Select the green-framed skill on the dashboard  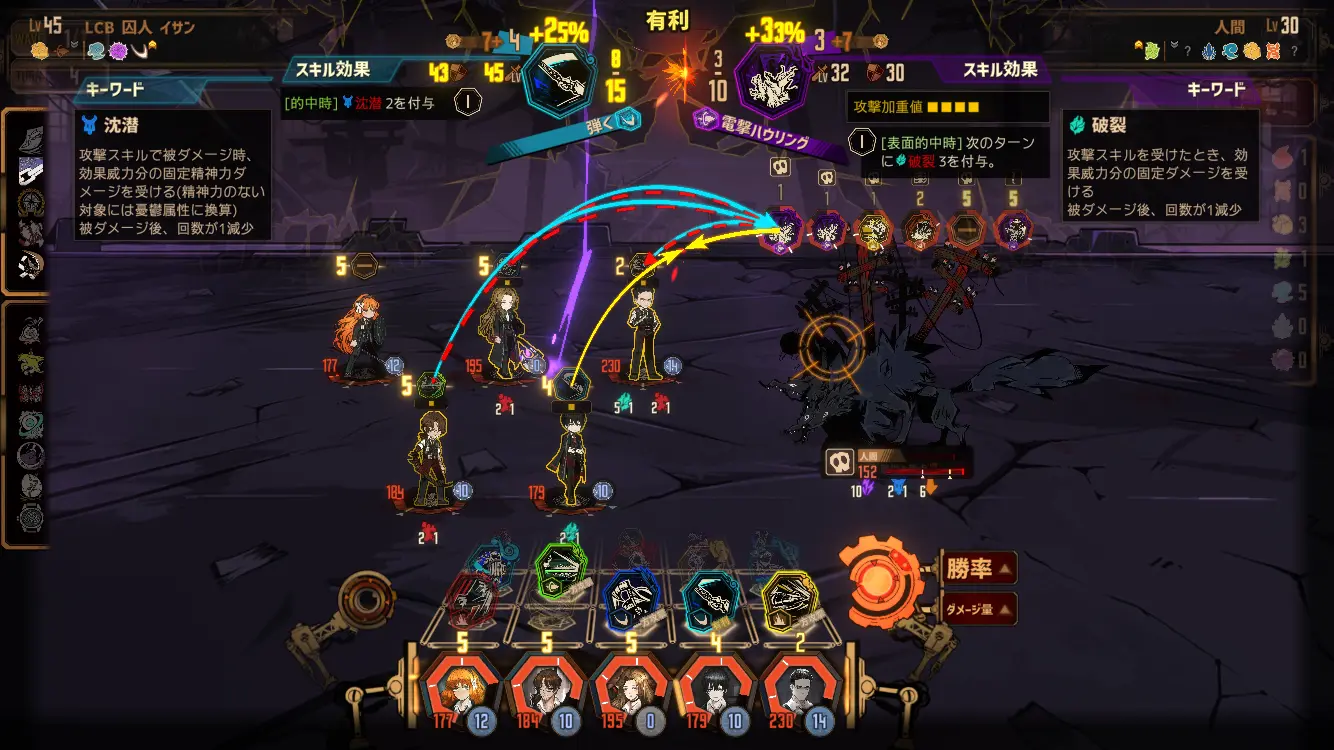click(x=561, y=571)
